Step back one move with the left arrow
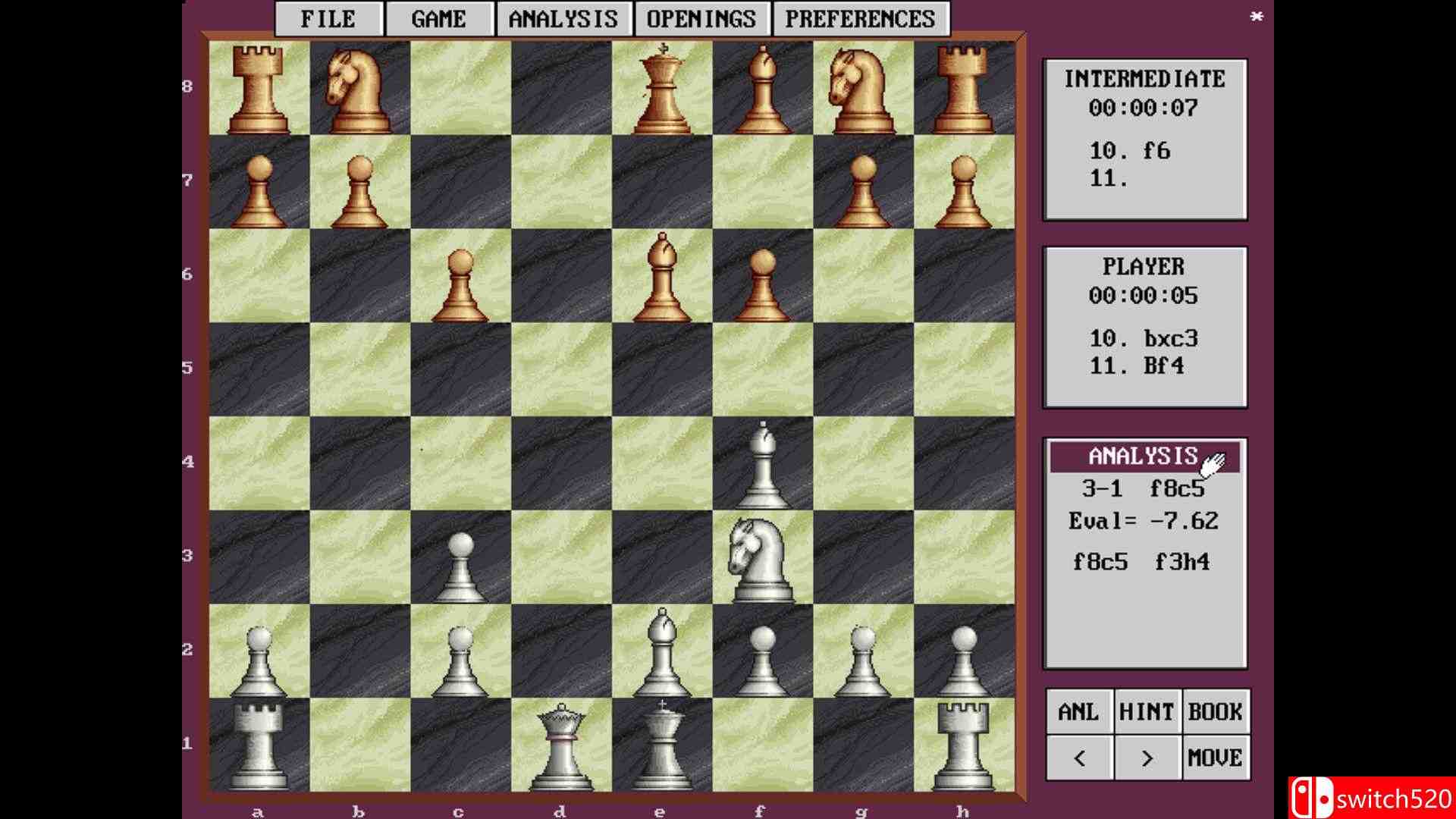Image resolution: width=1456 pixels, height=819 pixels. (x=1079, y=758)
